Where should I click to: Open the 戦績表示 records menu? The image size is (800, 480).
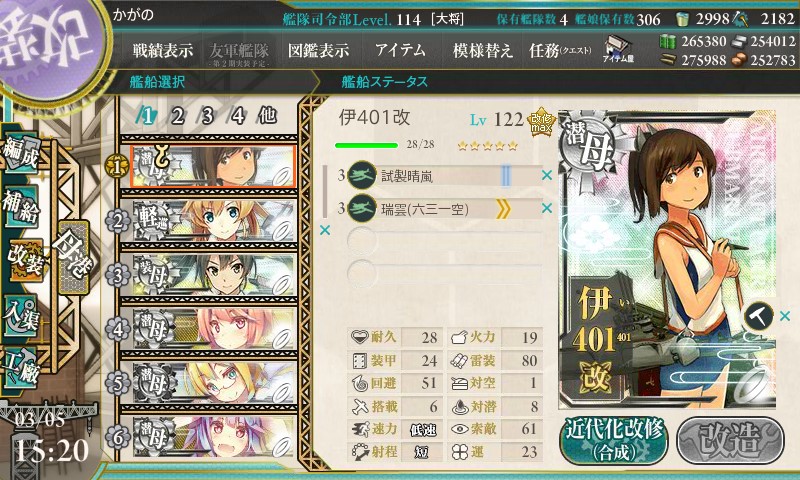point(163,50)
